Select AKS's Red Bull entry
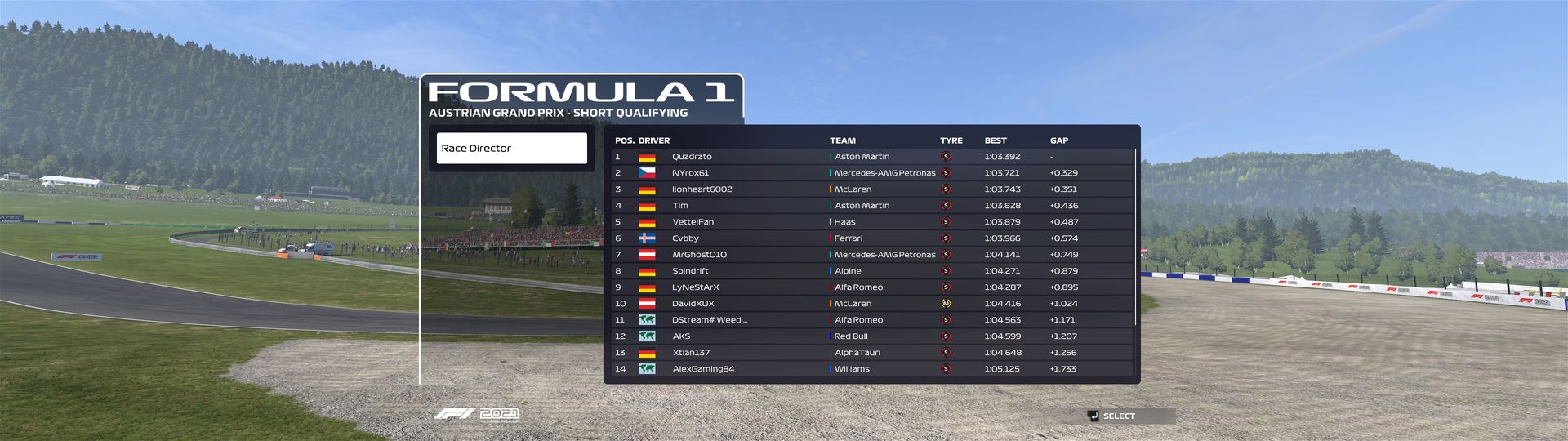The height and width of the screenshot is (441, 1568). [871, 336]
